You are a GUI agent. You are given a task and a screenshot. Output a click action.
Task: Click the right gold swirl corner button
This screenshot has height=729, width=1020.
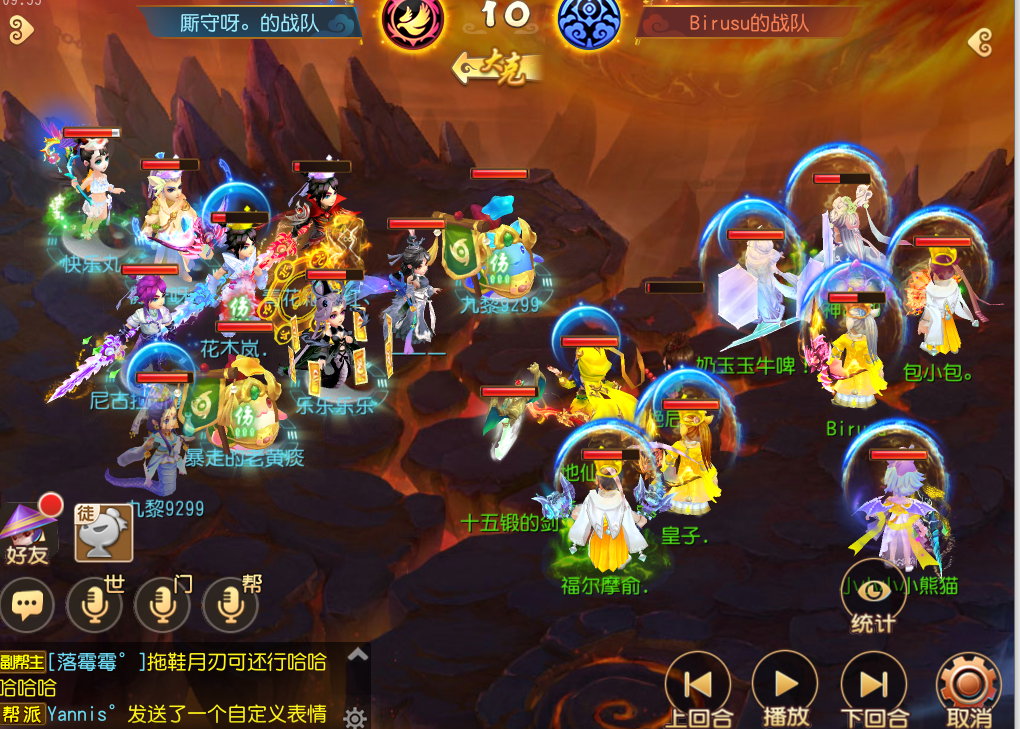pos(981,41)
